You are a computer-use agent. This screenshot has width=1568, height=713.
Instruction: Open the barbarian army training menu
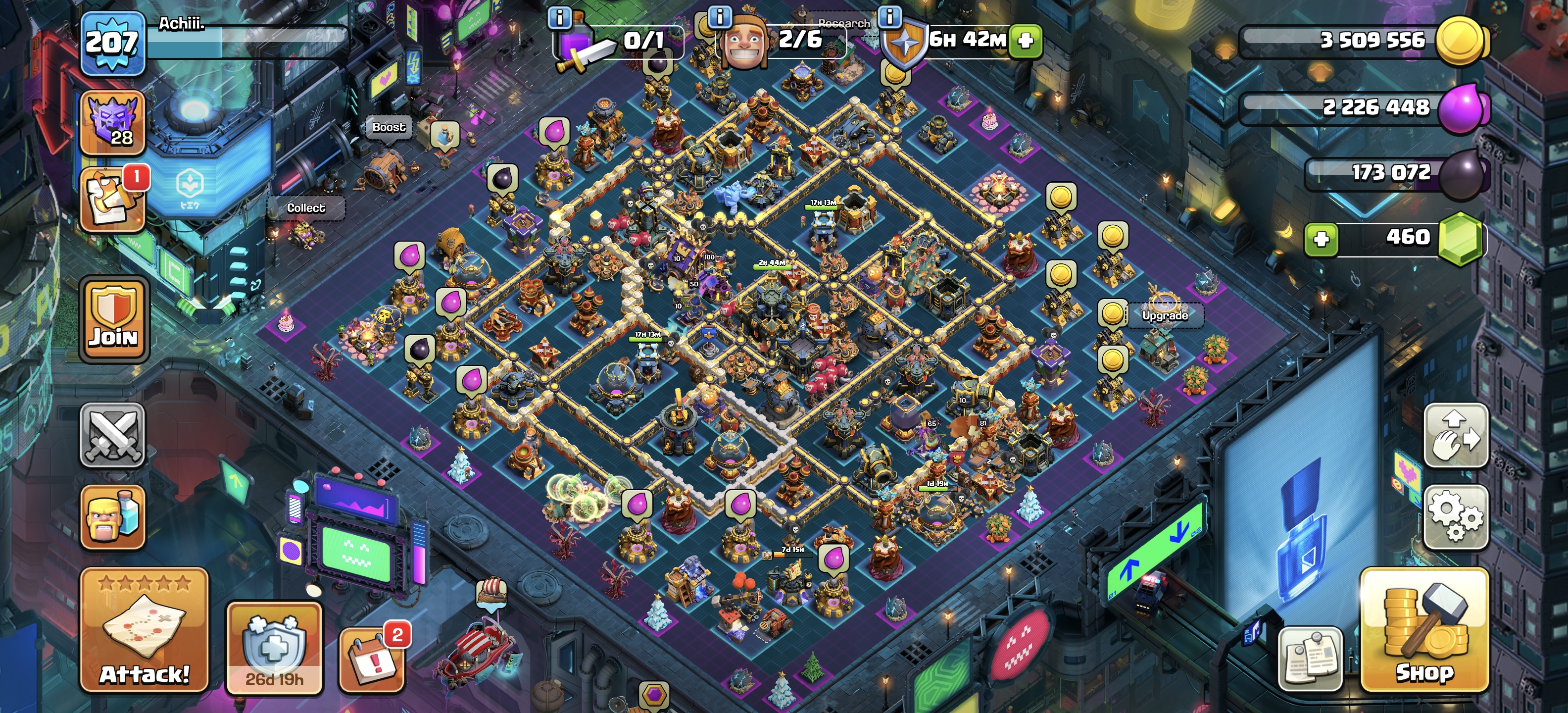(113, 516)
